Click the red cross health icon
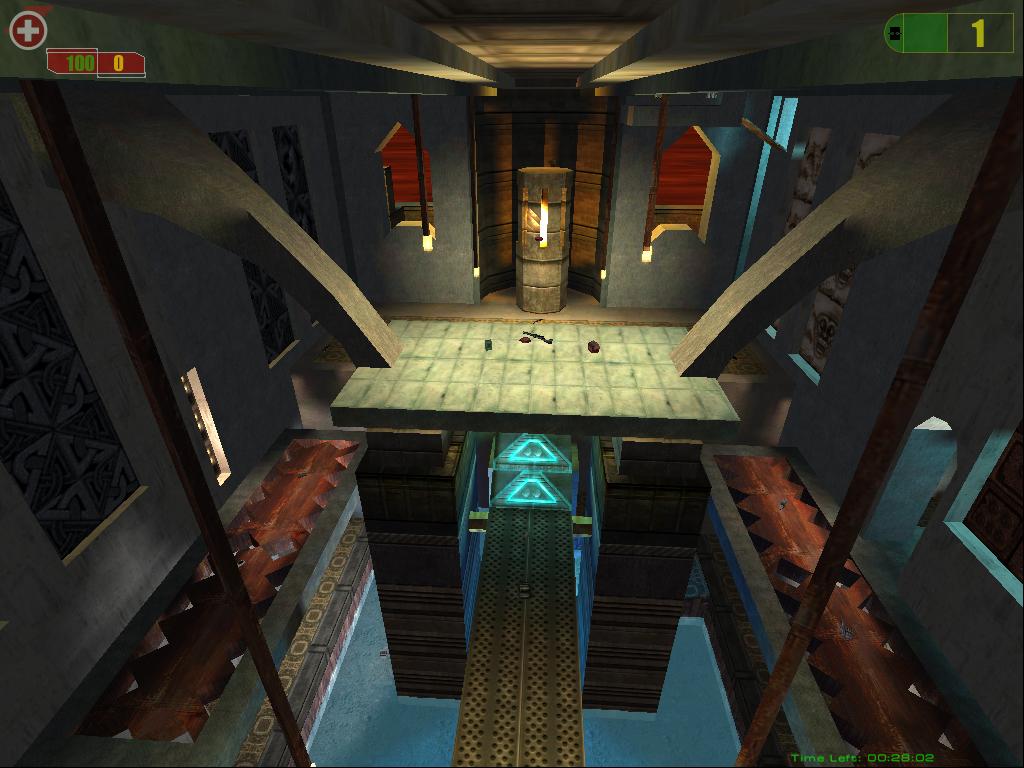This screenshot has width=1024, height=768. [x=27, y=31]
